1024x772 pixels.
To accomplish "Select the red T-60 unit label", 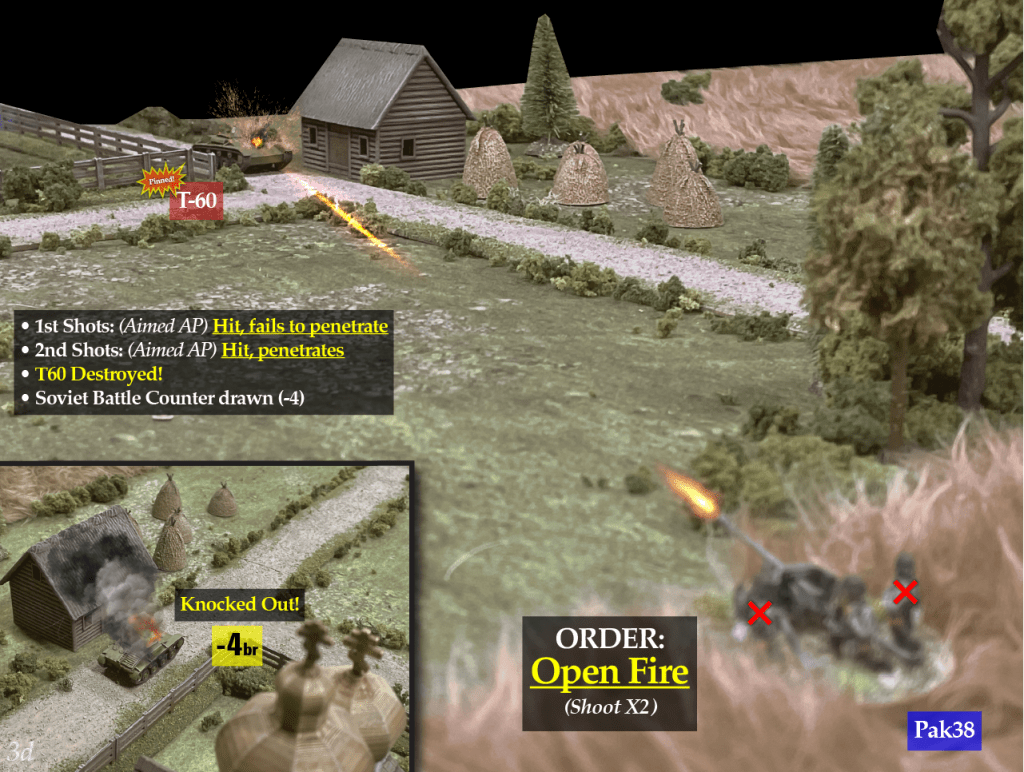I will 196,203.
